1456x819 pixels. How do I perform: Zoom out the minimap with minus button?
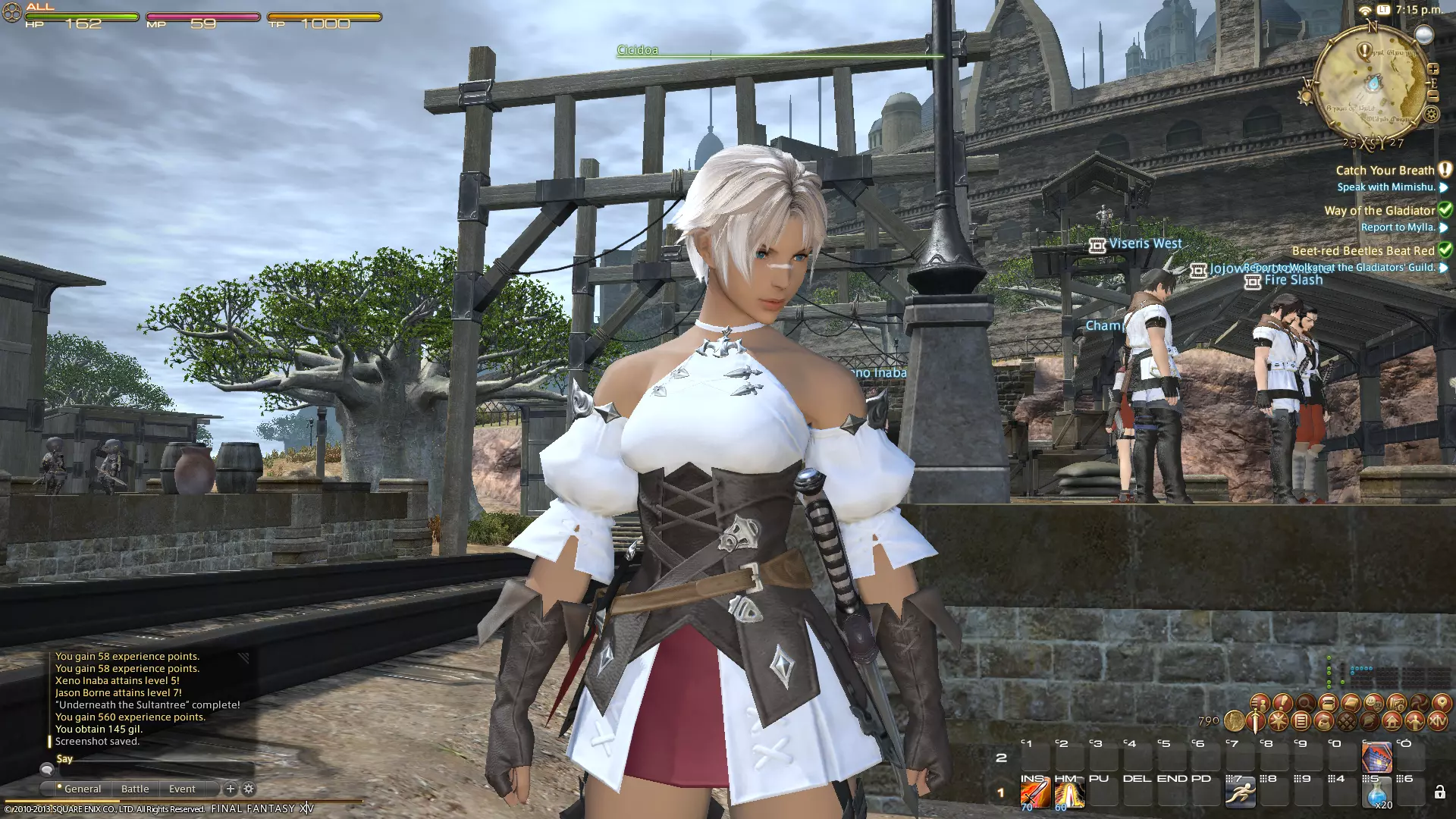tap(1433, 96)
